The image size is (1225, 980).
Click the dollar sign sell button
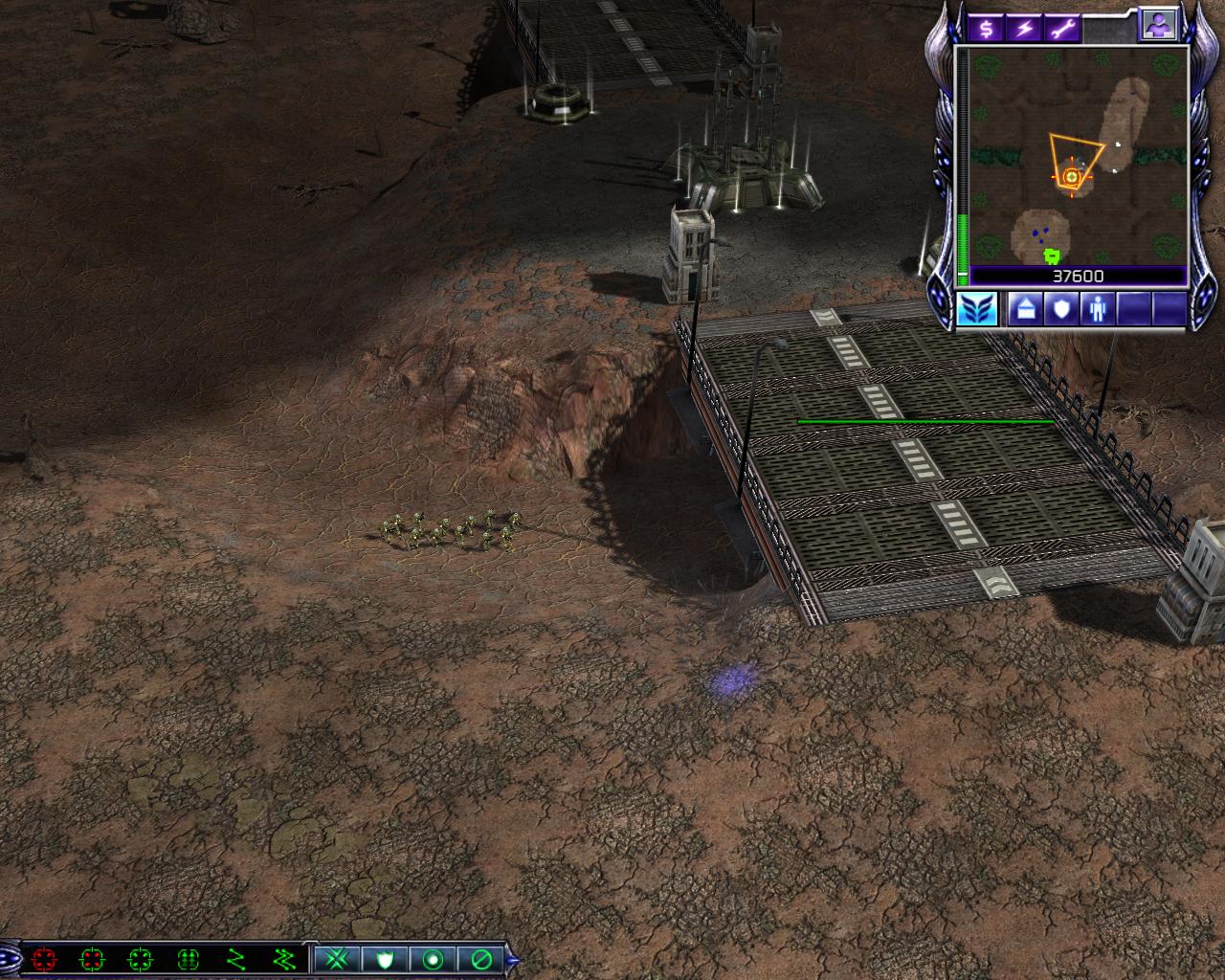[986, 28]
